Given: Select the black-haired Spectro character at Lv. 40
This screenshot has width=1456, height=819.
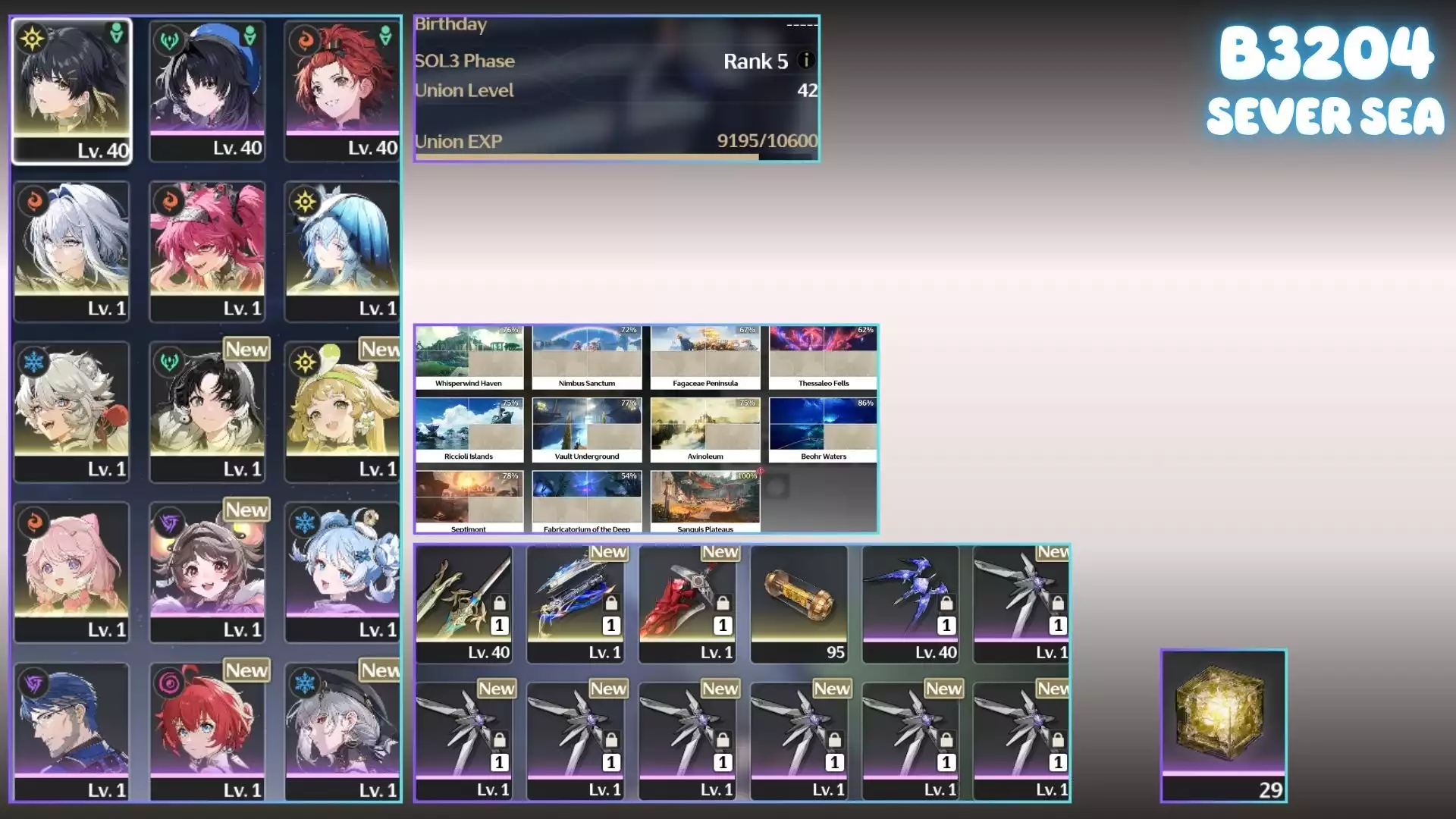Looking at the screenshot, I should (x=71, y=89).
